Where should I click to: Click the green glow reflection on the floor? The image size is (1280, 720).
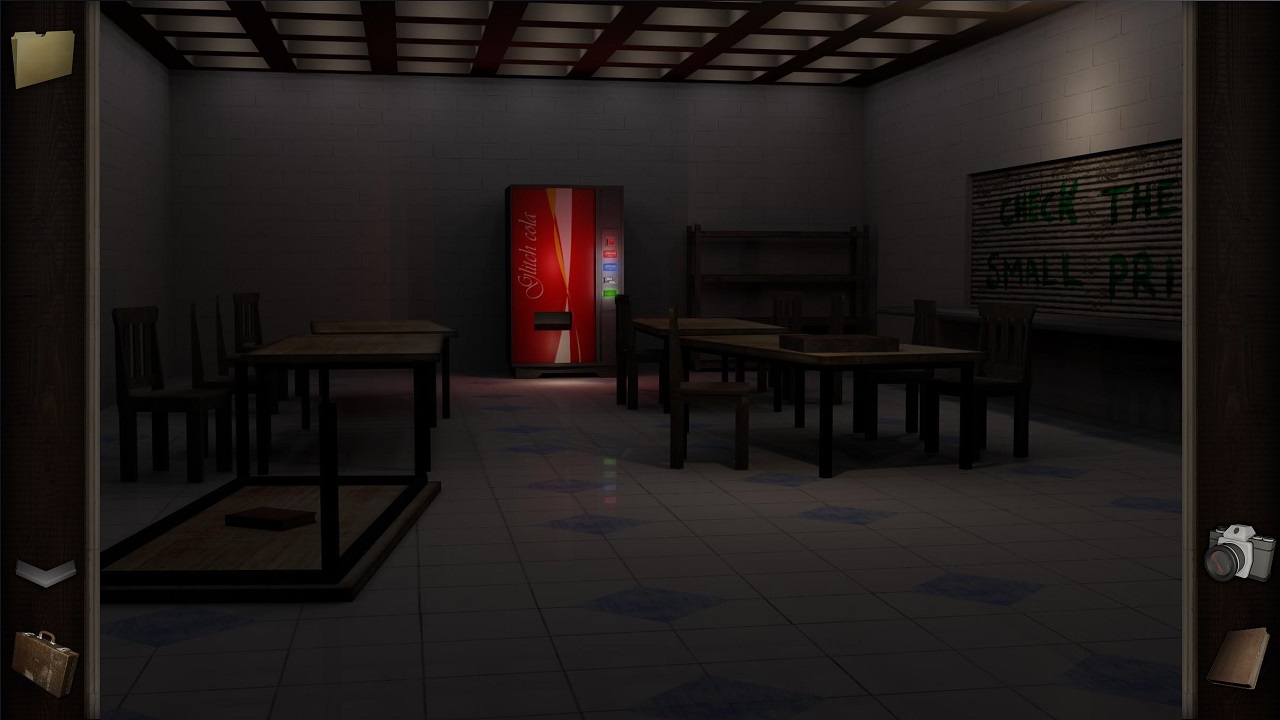[609, 462]
